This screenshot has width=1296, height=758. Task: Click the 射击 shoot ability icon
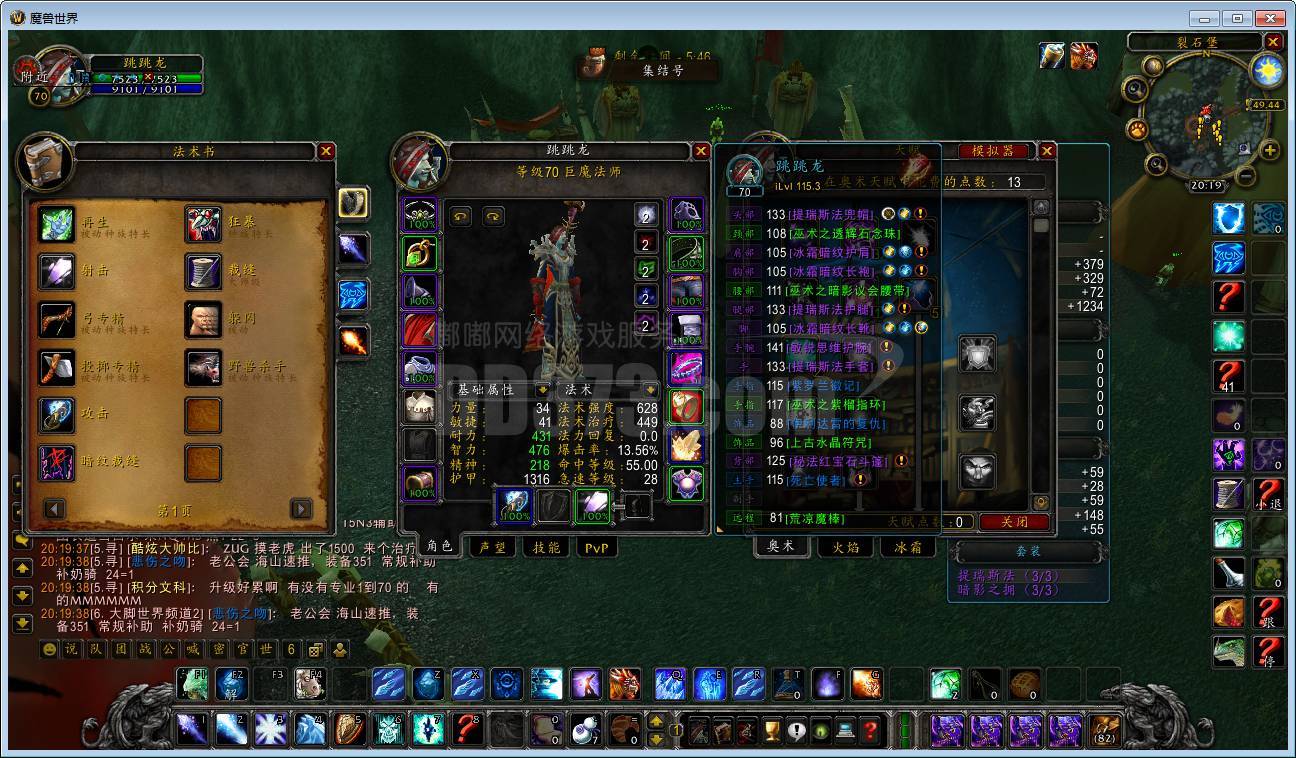(57, 271)
